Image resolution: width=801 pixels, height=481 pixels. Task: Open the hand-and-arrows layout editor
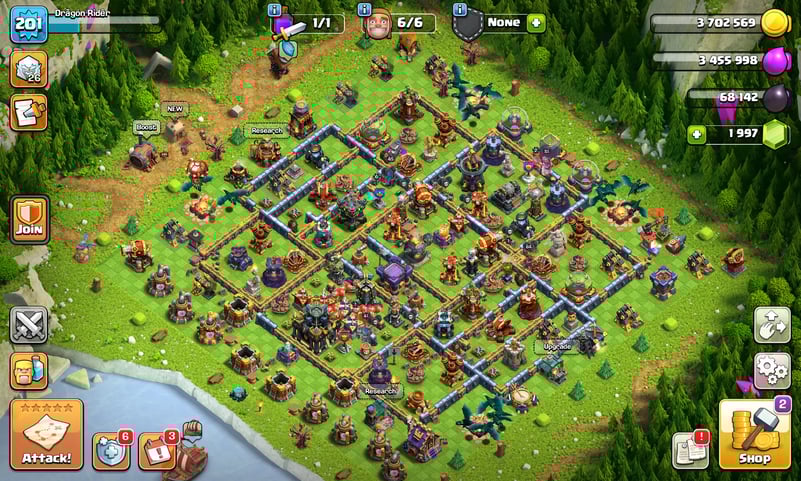coord(772,325)
